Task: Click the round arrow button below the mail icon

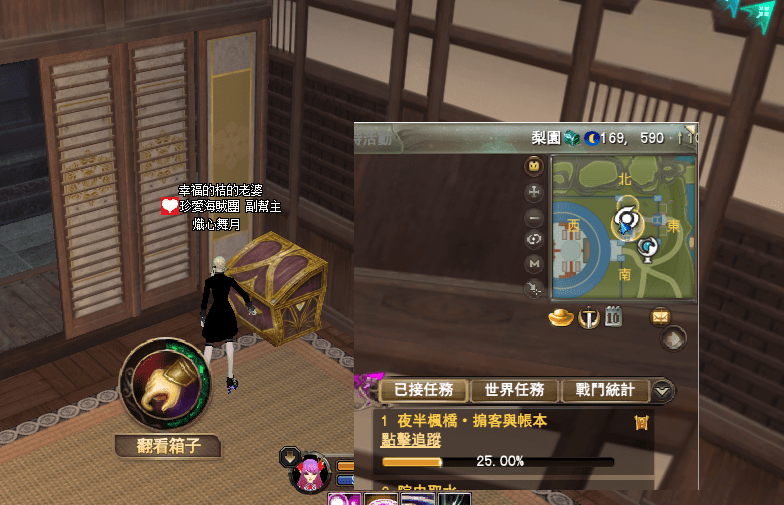Action: 674,339
